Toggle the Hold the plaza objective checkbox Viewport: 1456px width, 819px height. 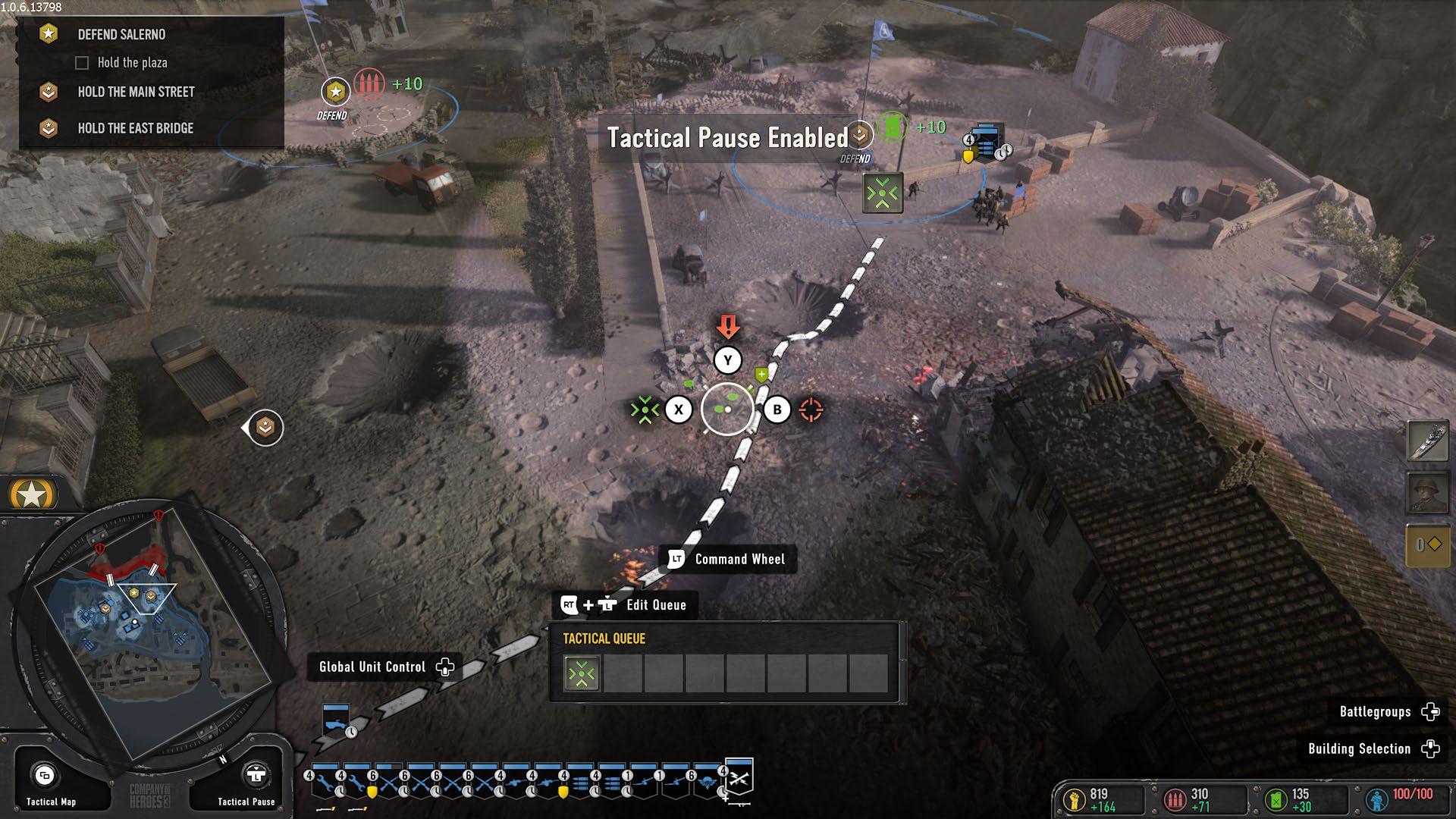(x=82, y=63)
